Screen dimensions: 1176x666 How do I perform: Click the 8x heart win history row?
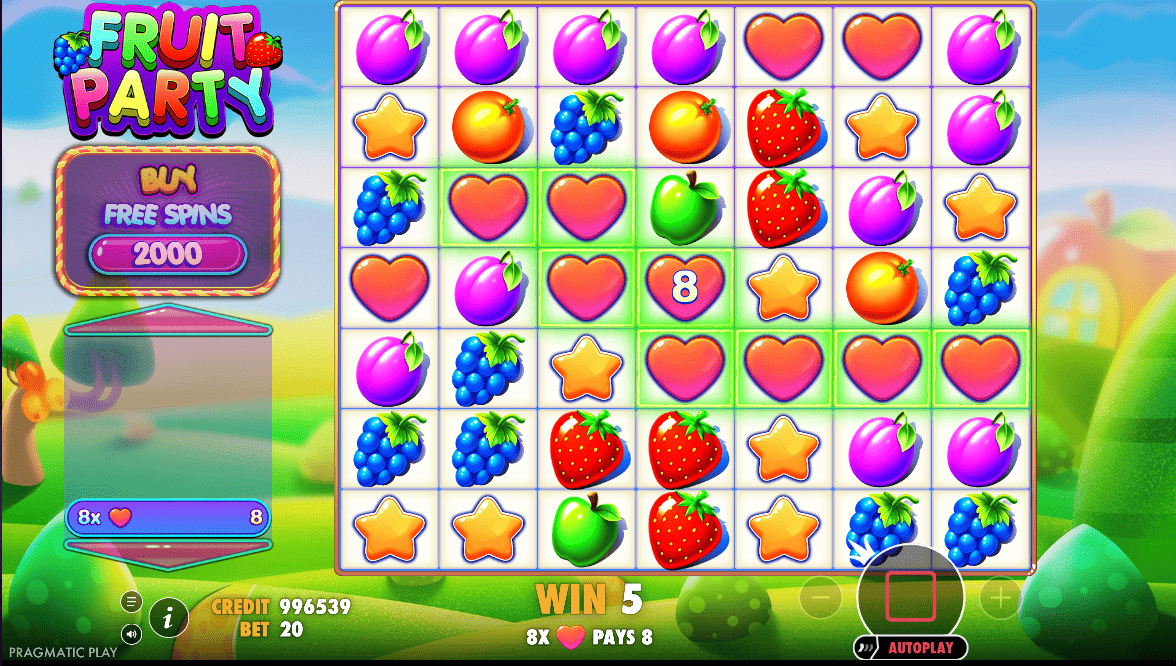(x=167, y=517)
